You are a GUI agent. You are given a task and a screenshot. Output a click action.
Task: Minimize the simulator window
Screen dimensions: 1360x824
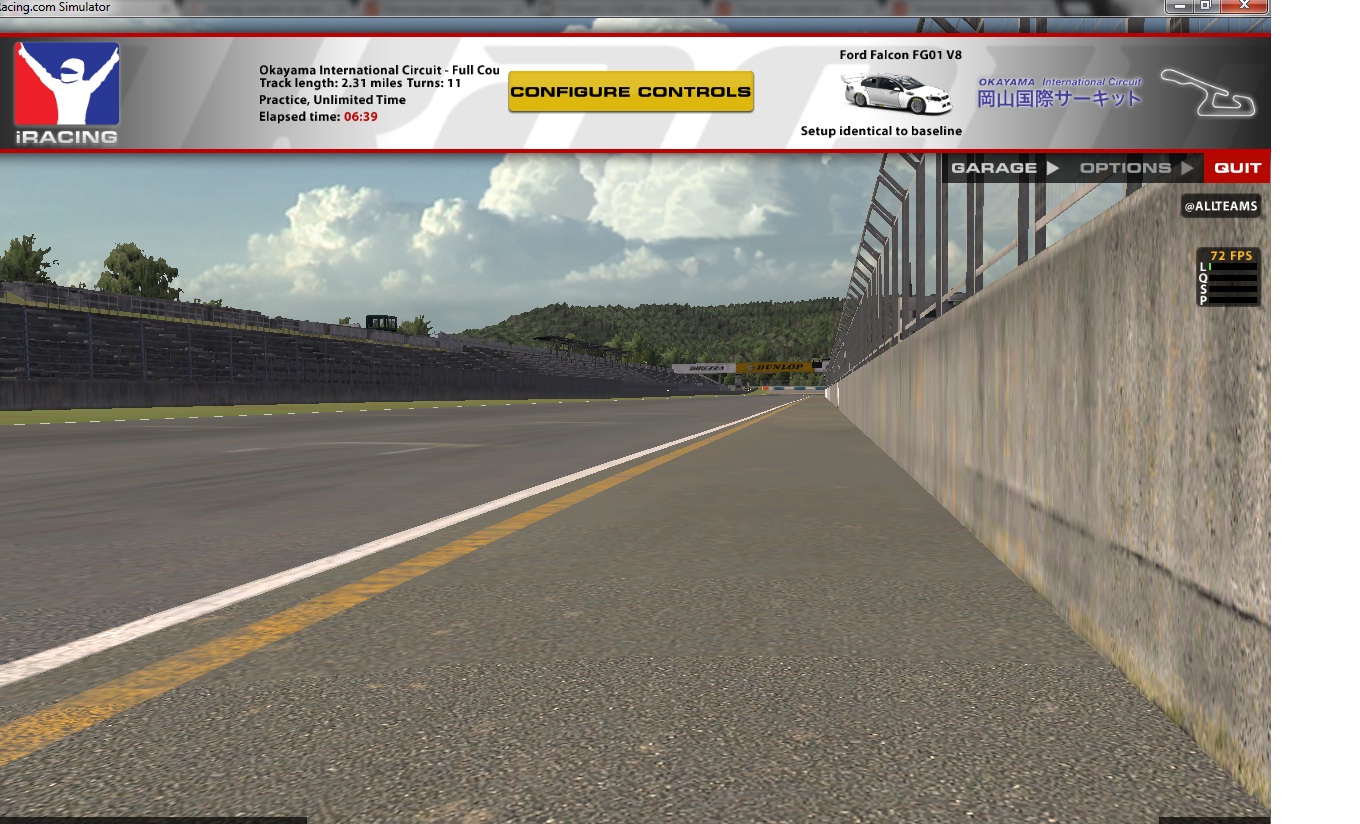(1180, 6)
